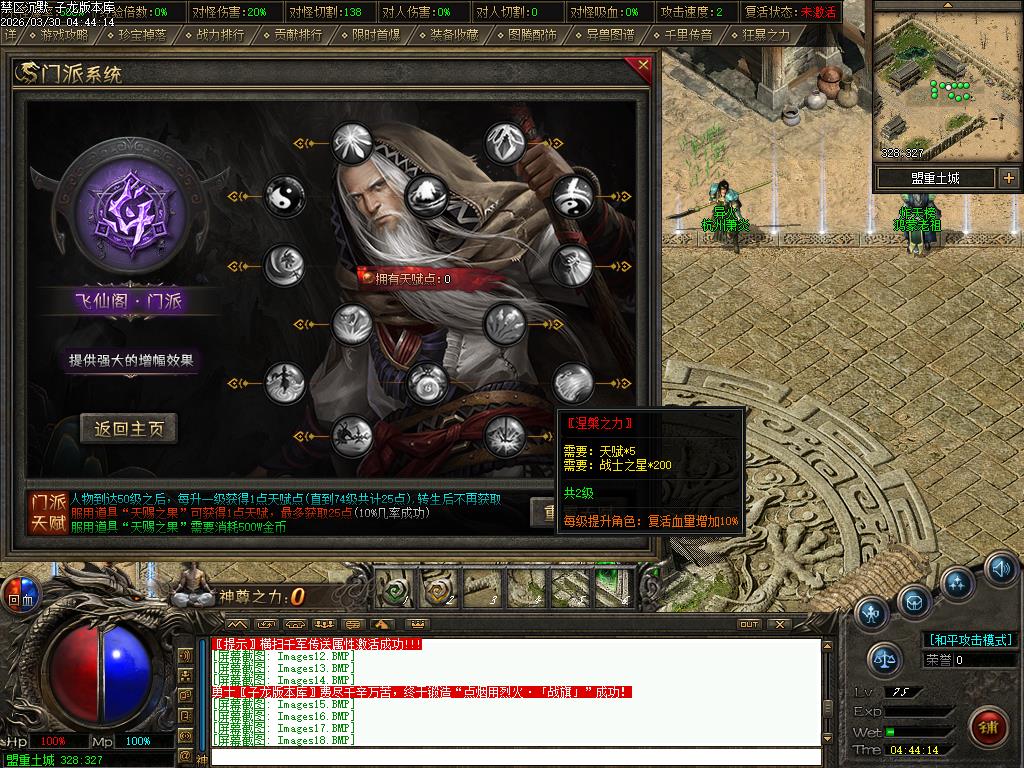
Task: Close the 门派系统 faction window
Action: (x=643, y=66)
